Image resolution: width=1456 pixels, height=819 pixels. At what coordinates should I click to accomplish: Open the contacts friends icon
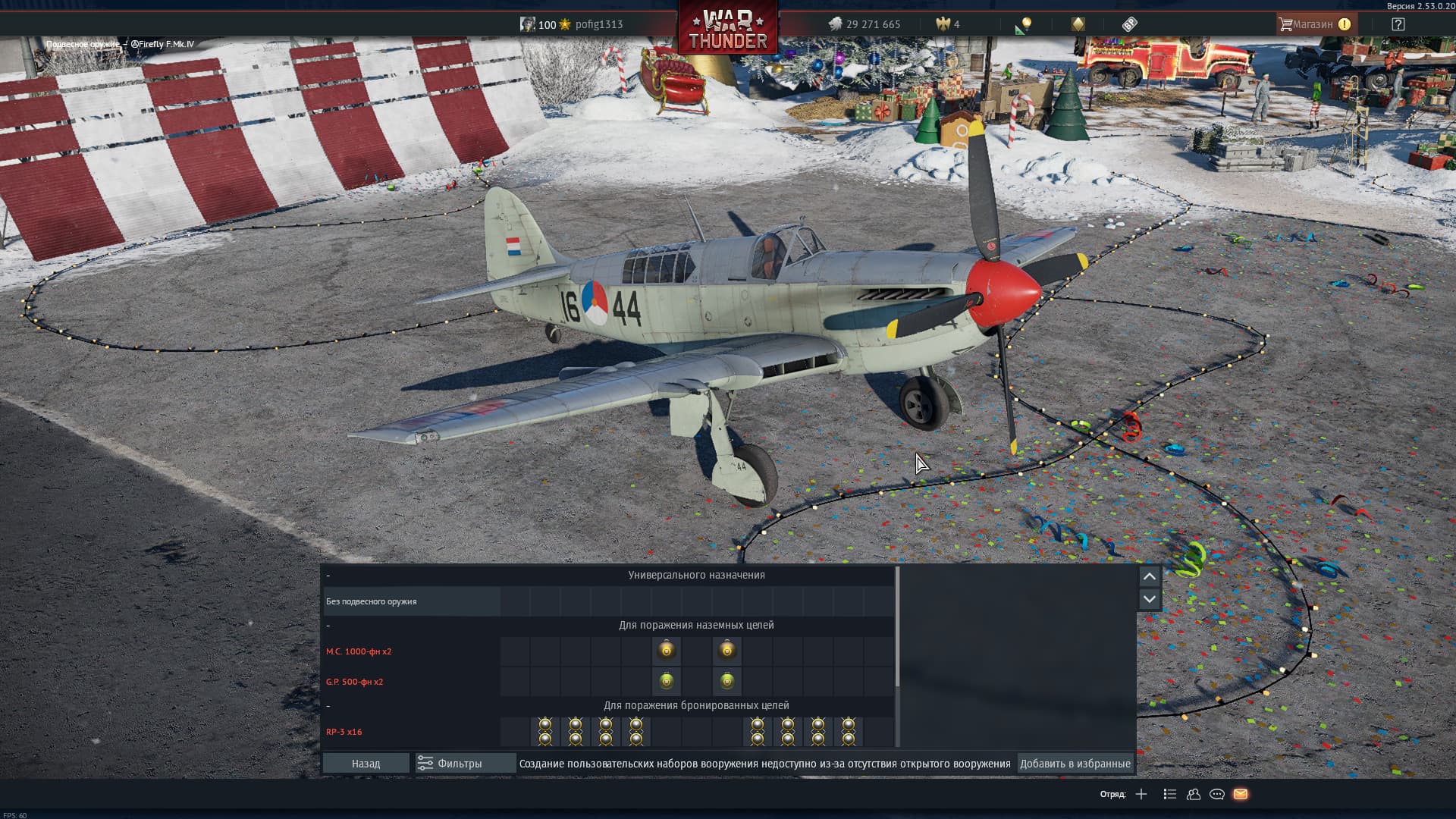pyautogui.click(x=1194, y=794)
